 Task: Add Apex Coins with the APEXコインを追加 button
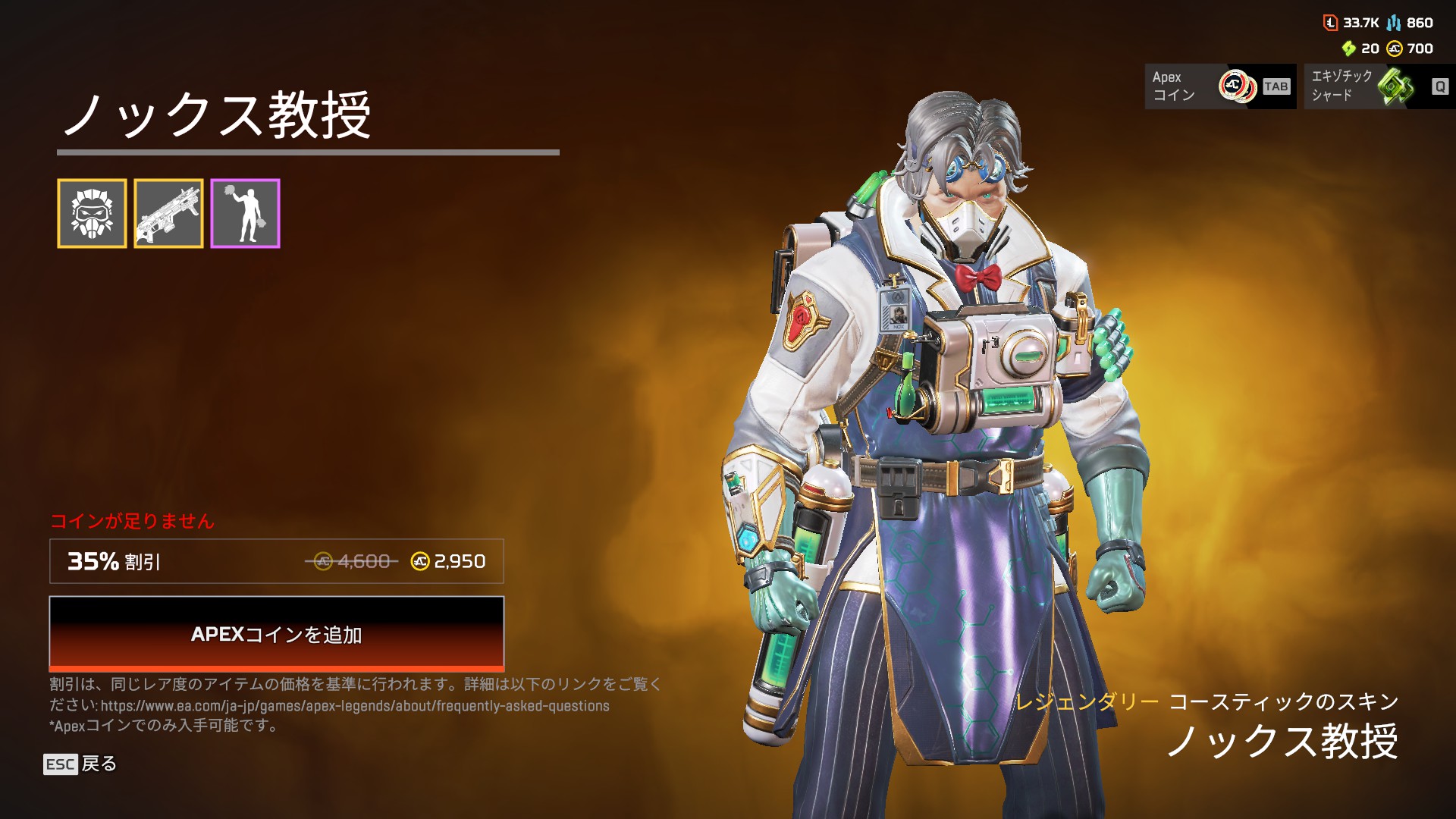pos(276,634)
